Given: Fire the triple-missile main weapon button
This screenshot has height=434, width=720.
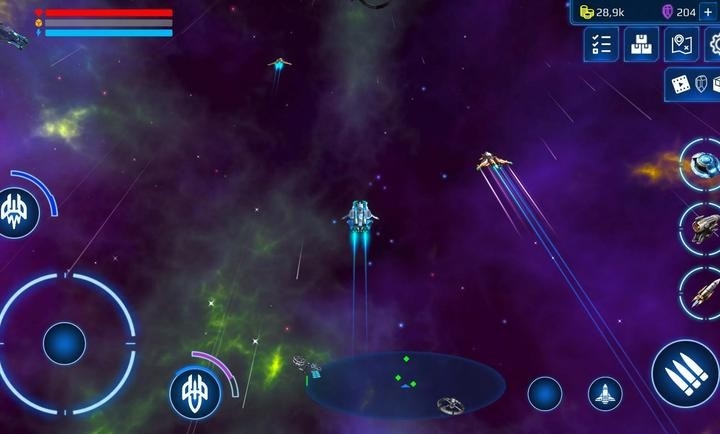Looking at the screenshot, I should click(x=685, y=372).
